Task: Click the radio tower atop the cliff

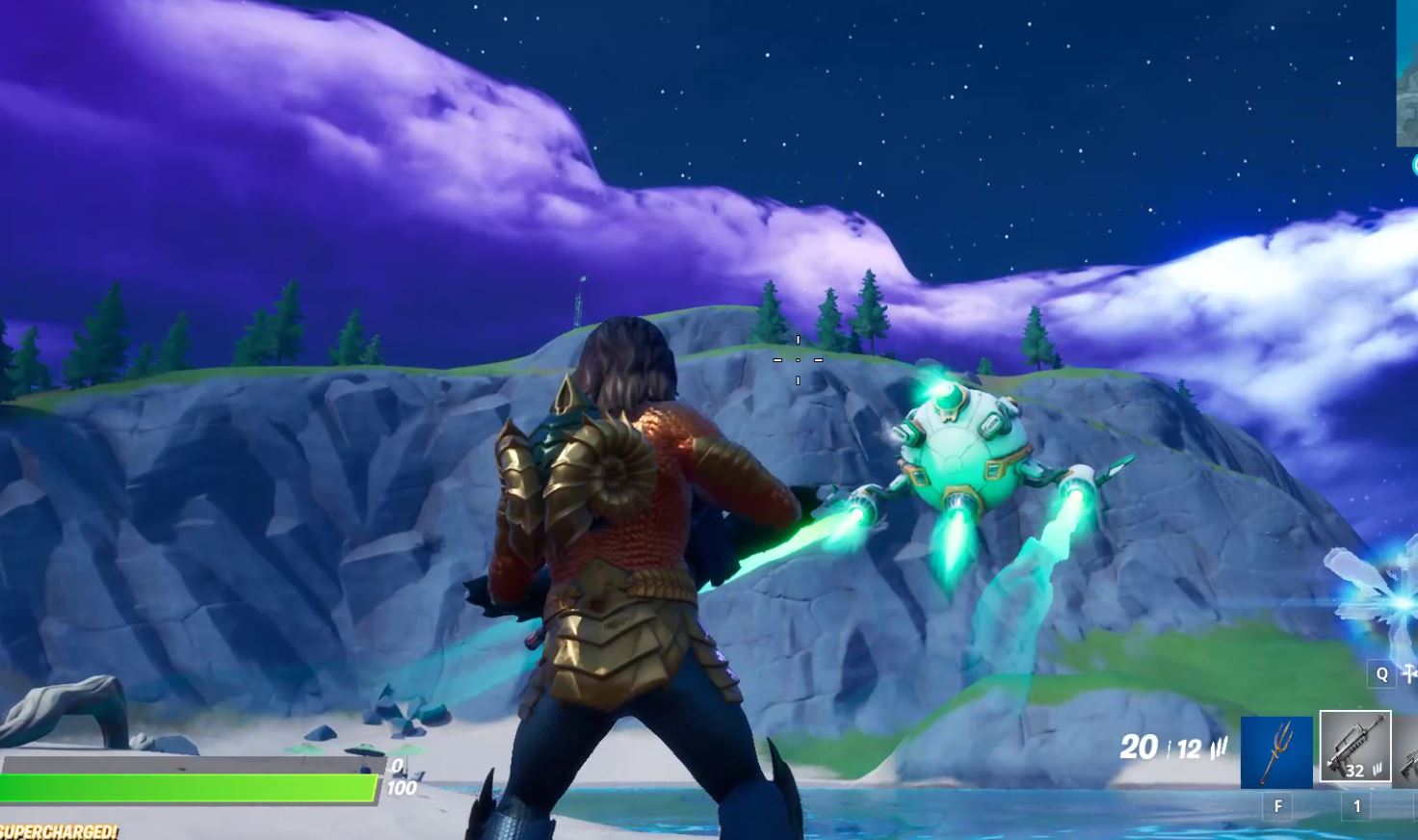Action: point(578,299)
